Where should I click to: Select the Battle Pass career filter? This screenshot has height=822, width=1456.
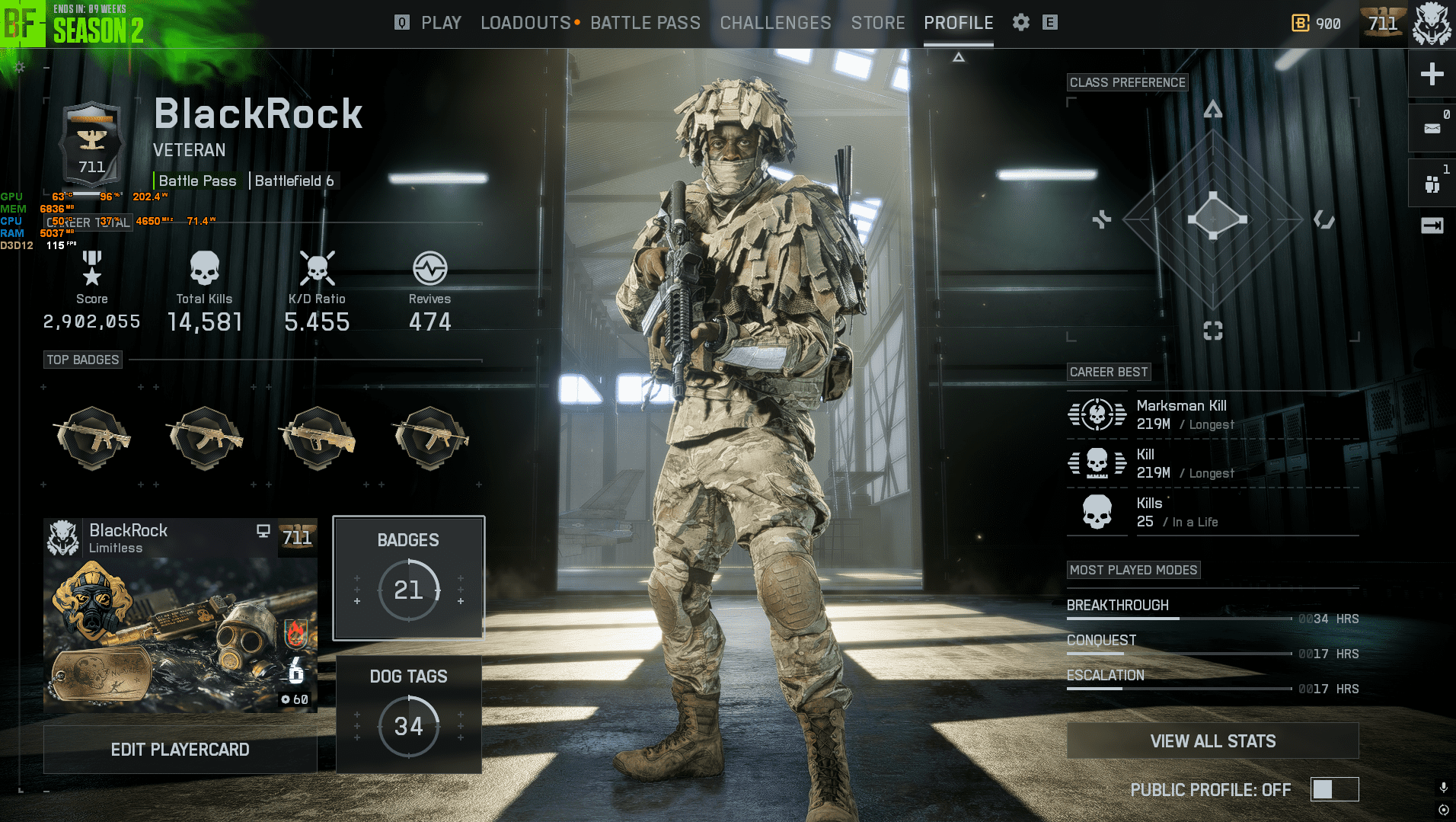tap(197, 181)
